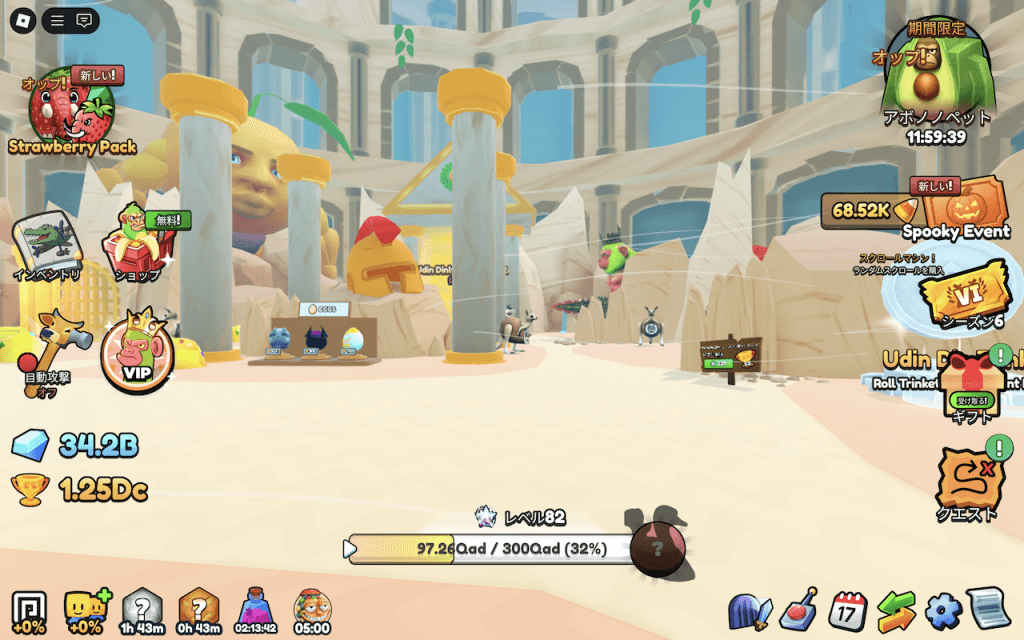Click the purple potion boost timer
This screenshot has width=1024, height=640.
(x=256, y=609)
